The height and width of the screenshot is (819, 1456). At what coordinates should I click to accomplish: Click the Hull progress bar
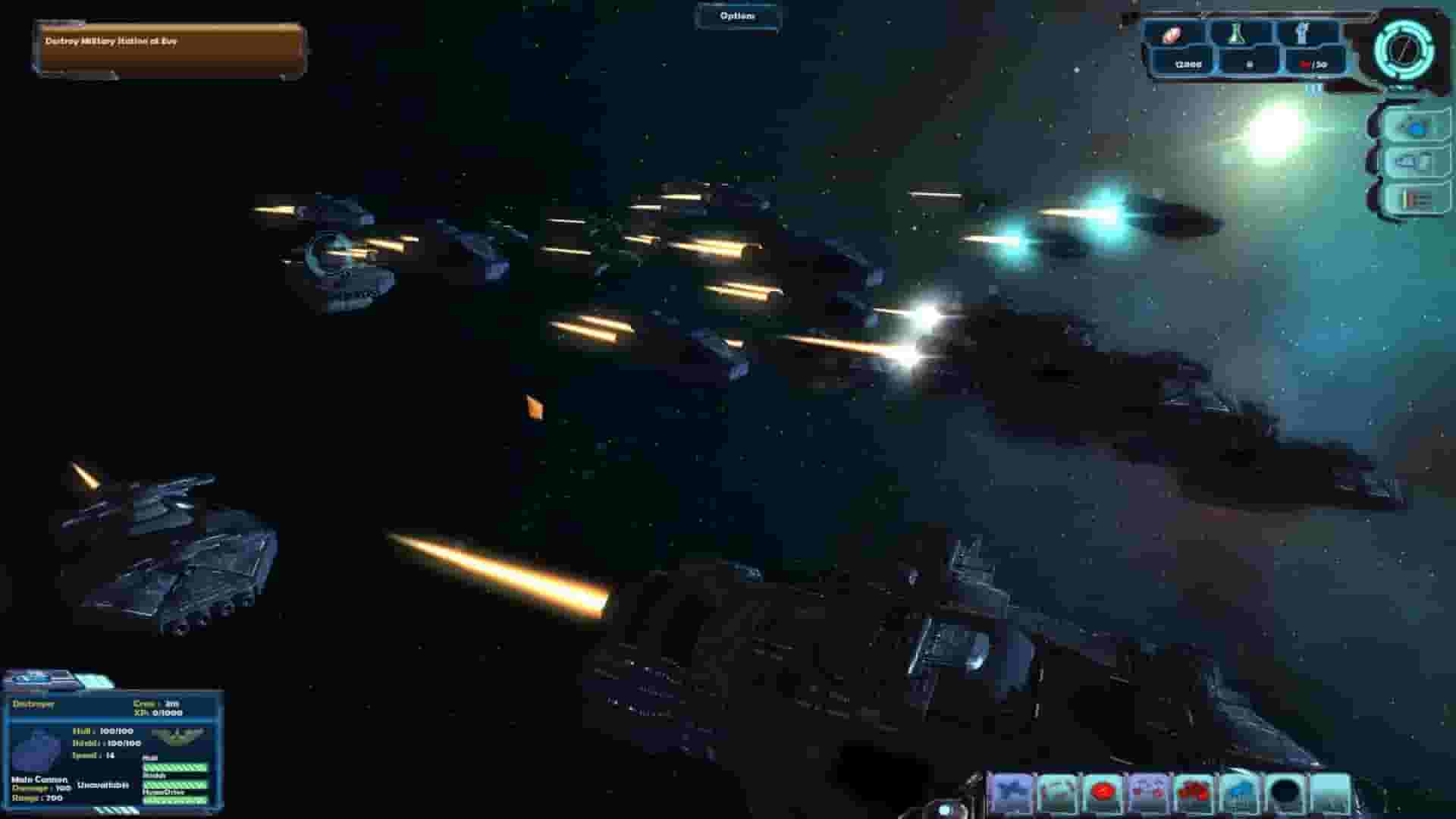(x=174, y=768)
